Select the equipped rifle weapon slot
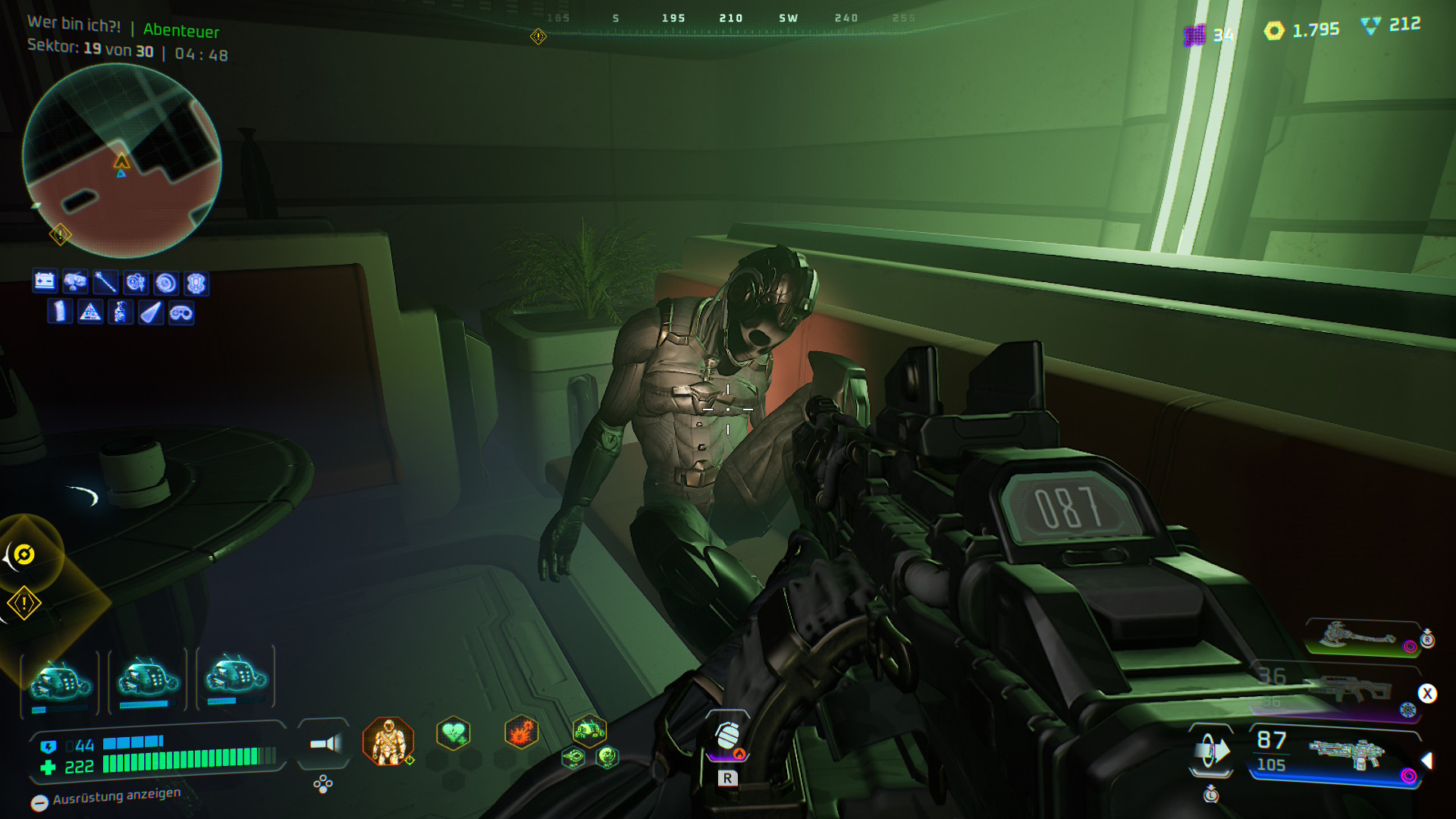This screenshot has height=819, width=1456. click(x=1346, y=755)
